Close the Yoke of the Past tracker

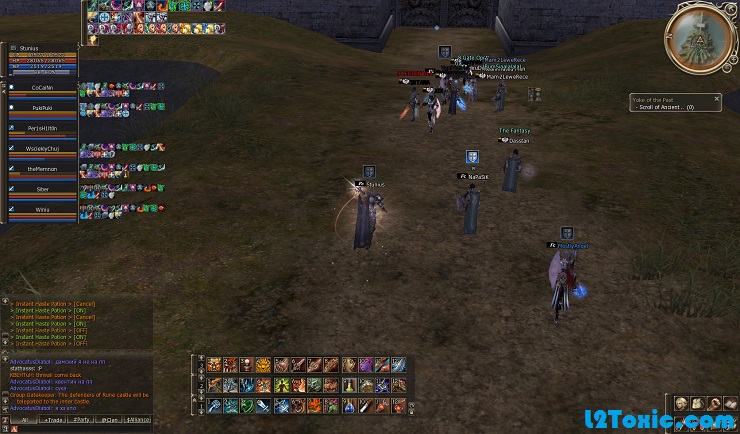(x=716, y=98)
